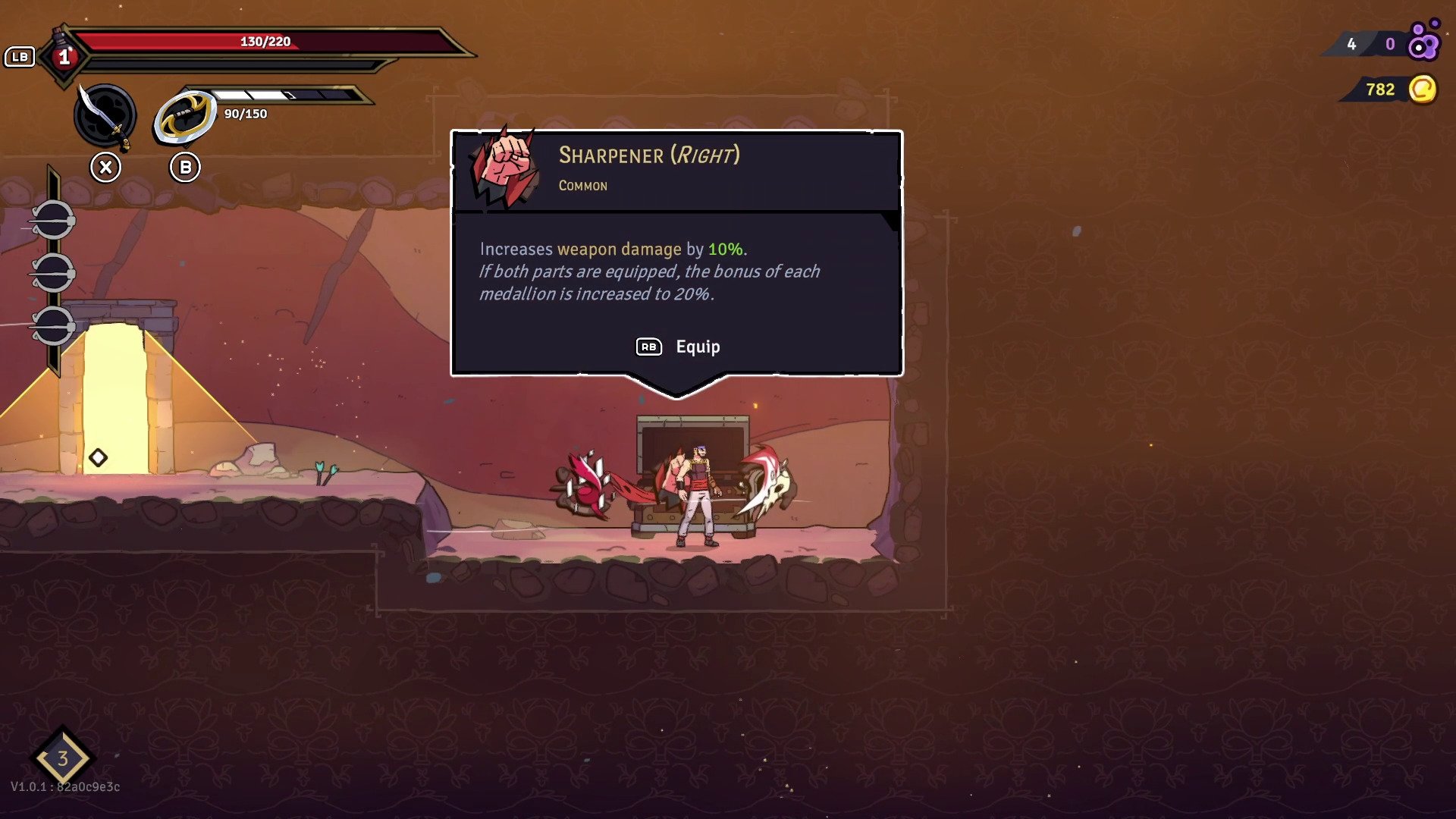Click the healing flask counter icon
The height and width of the screenshot is (819, 1456).
pyautogui.click(x=64, y=56)
